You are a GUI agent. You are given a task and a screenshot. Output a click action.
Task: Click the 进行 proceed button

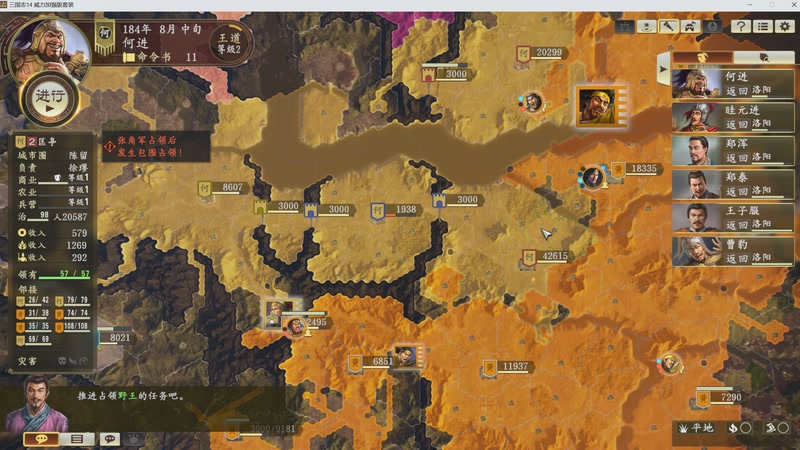(49, 98)
